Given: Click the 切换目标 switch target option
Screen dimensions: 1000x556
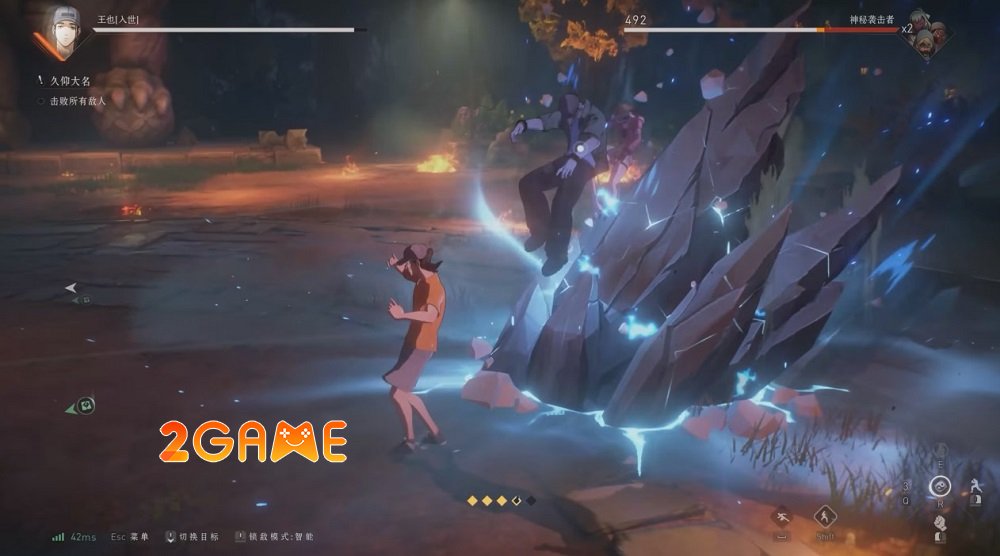Looking at the screenshot, I should tap(190, 537).
